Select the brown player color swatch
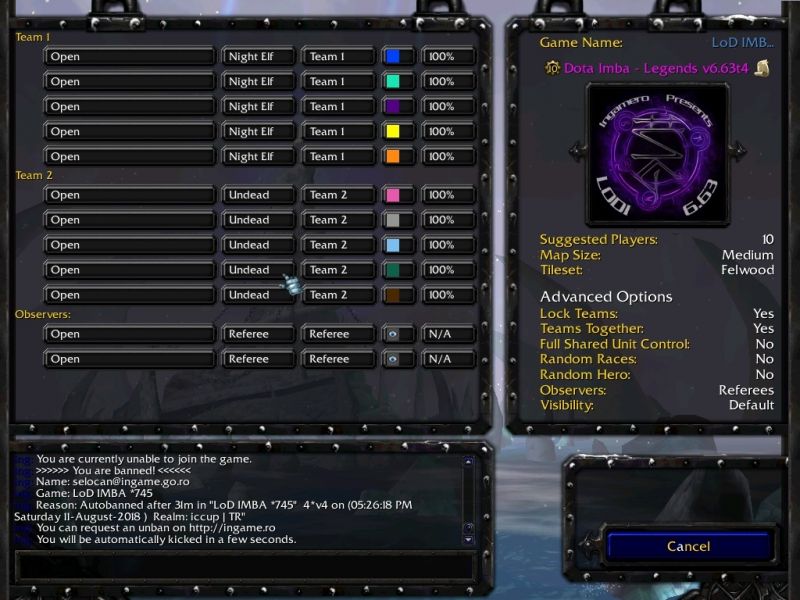The image size is (800, 600). point(397,295)
